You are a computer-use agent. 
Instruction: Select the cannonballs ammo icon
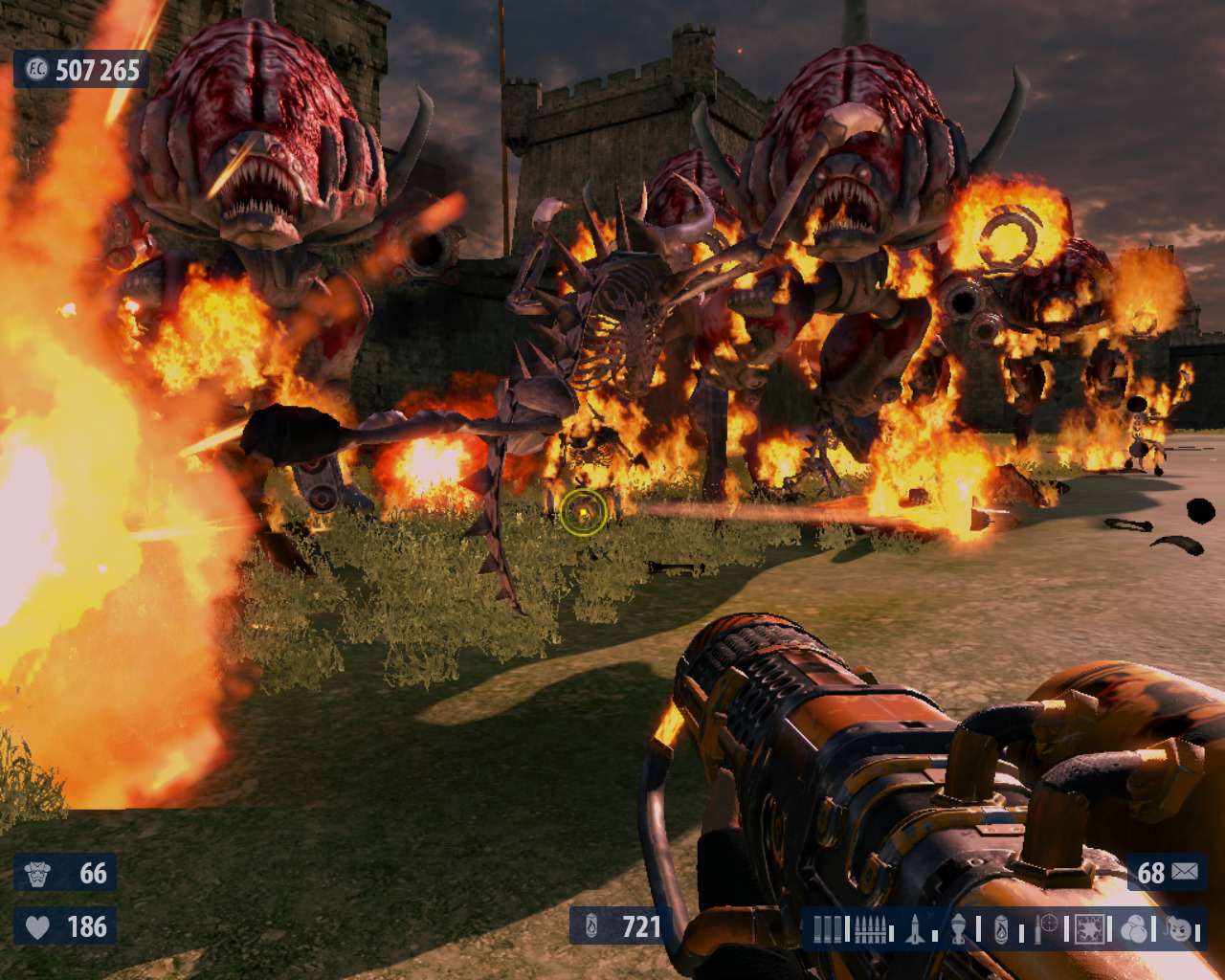pyautogui.click(x=1134, y=928)
